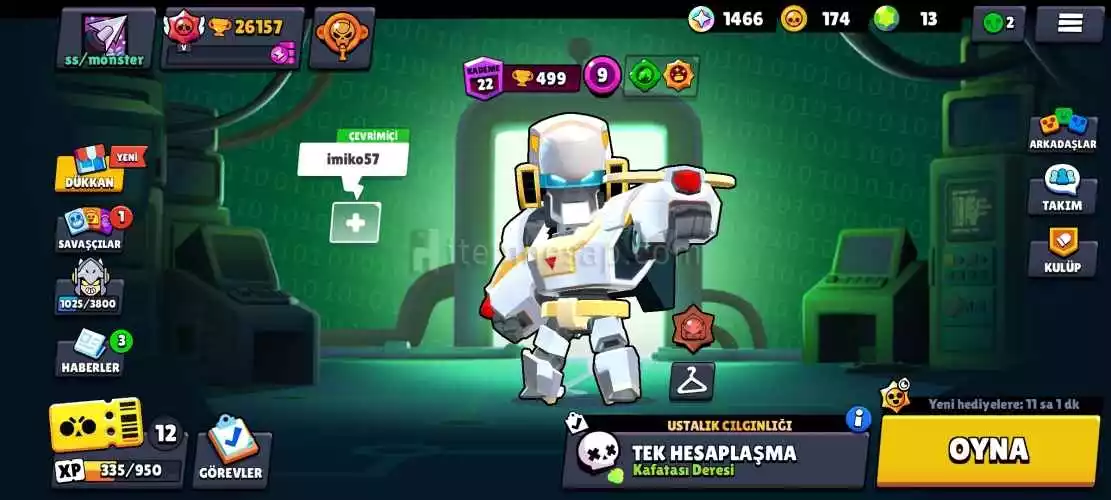Screen dimensions: 1111x500
Task: Open the SAVAŞÇILAR brawlers menu
Action: [x=90, y=230]
